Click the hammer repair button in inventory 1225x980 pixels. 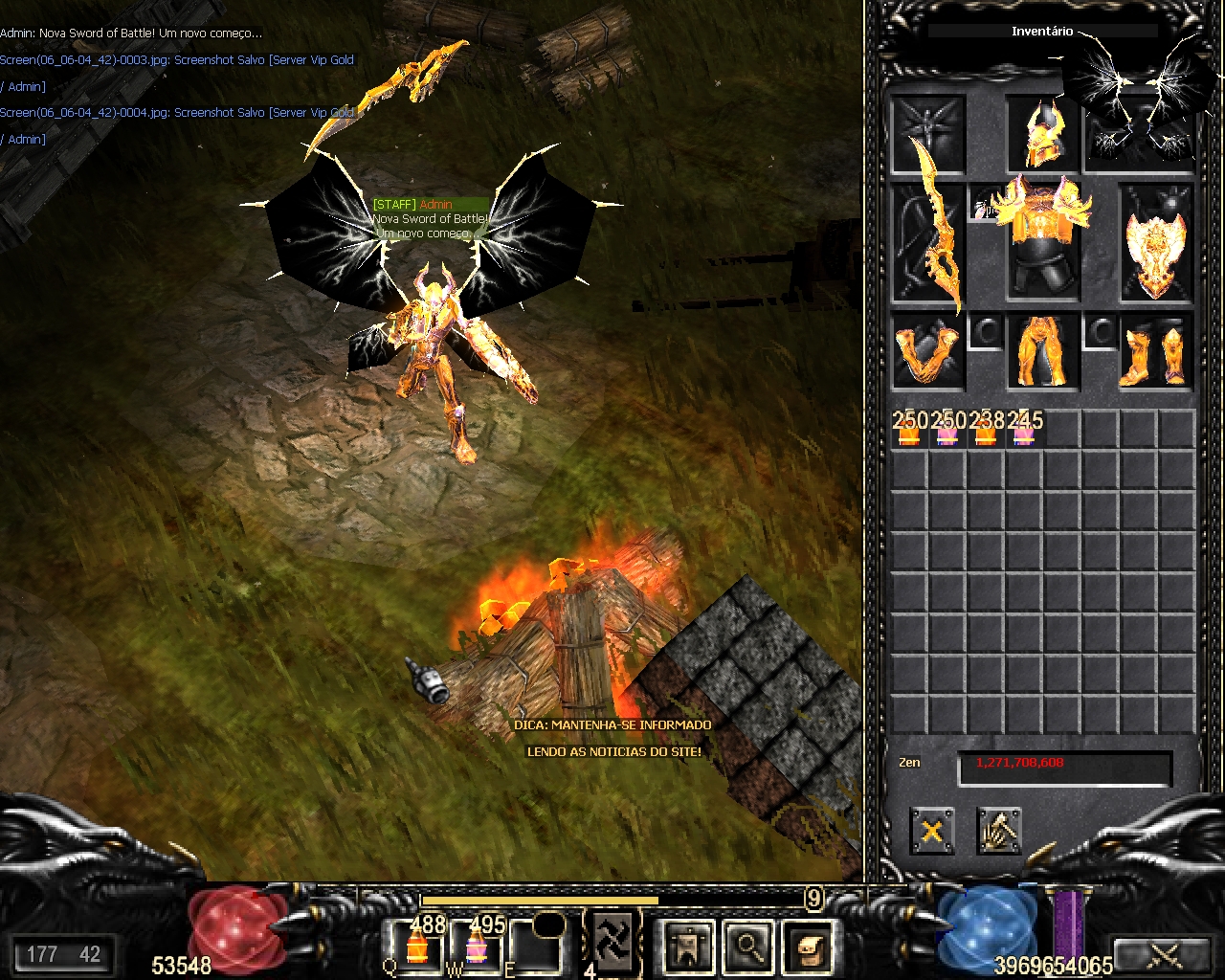[x=999, y=830]
